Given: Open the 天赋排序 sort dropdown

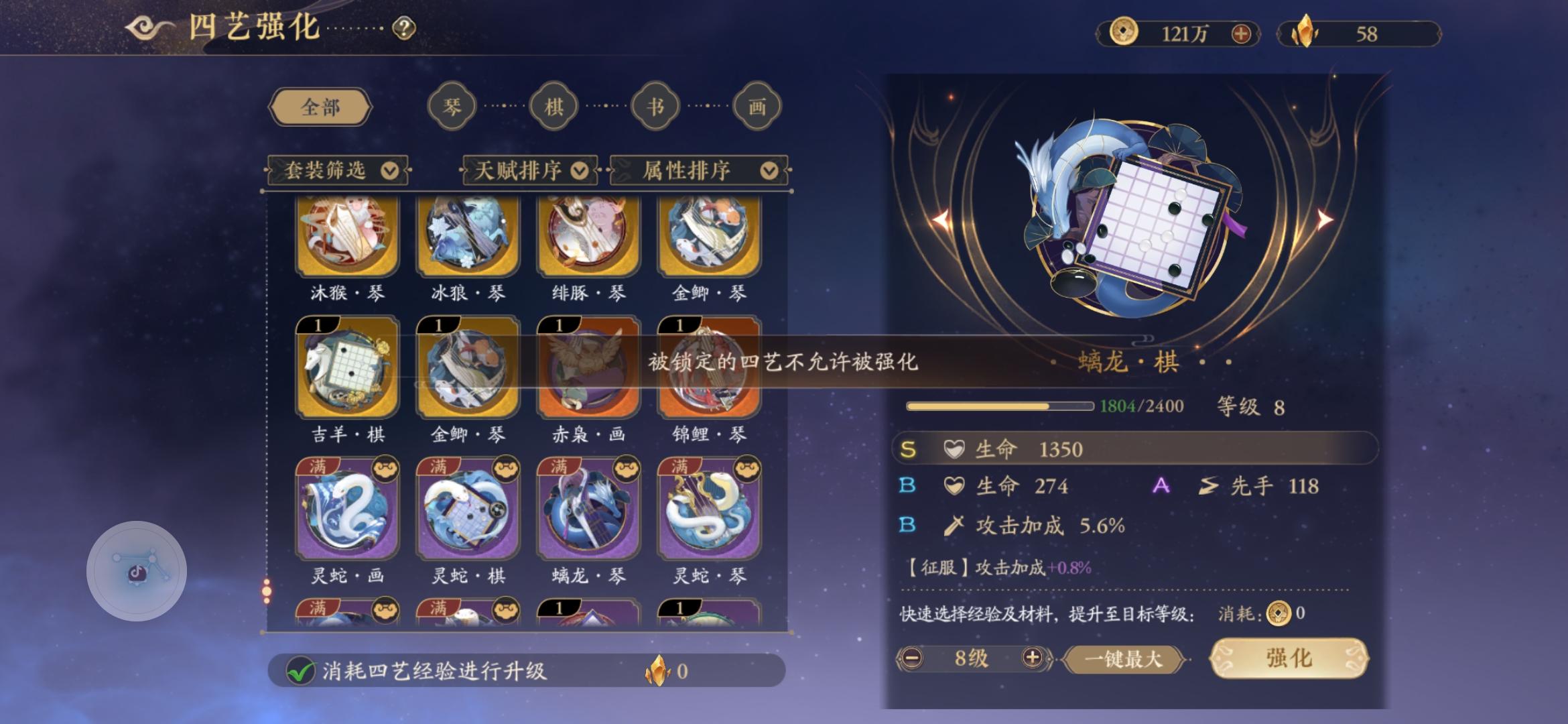Looking at the screenshot, I should (529, 171).
